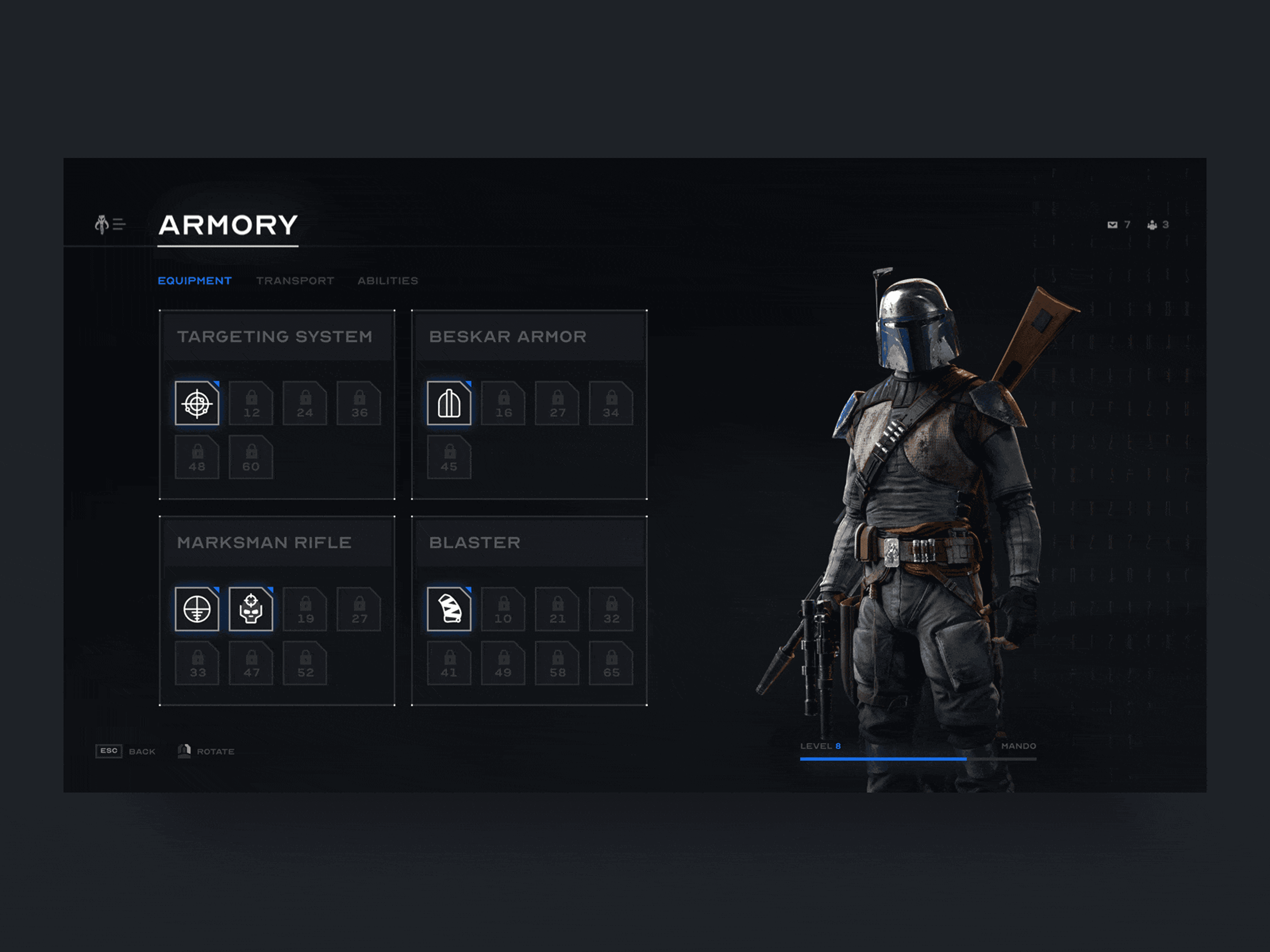
Task: Select the locked level 16 armor slot
Action: (x=503, y=403)
